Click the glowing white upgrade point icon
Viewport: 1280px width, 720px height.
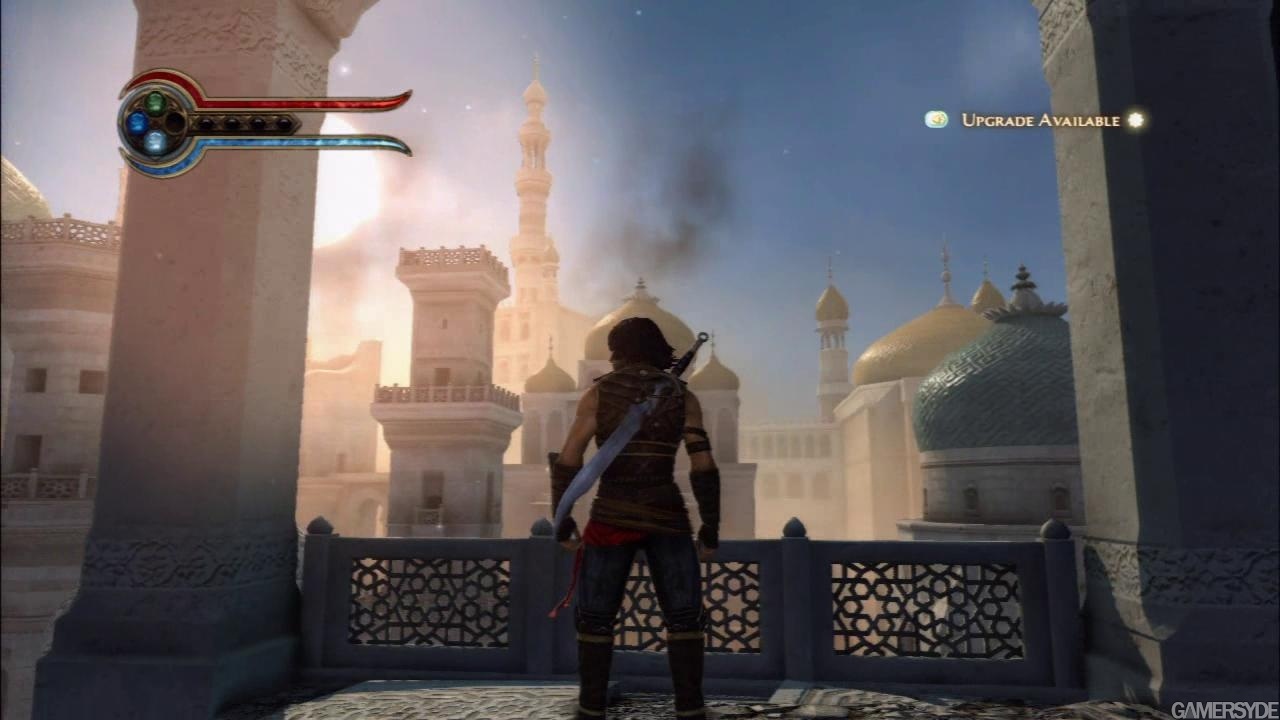click(x=1135, y=120)
